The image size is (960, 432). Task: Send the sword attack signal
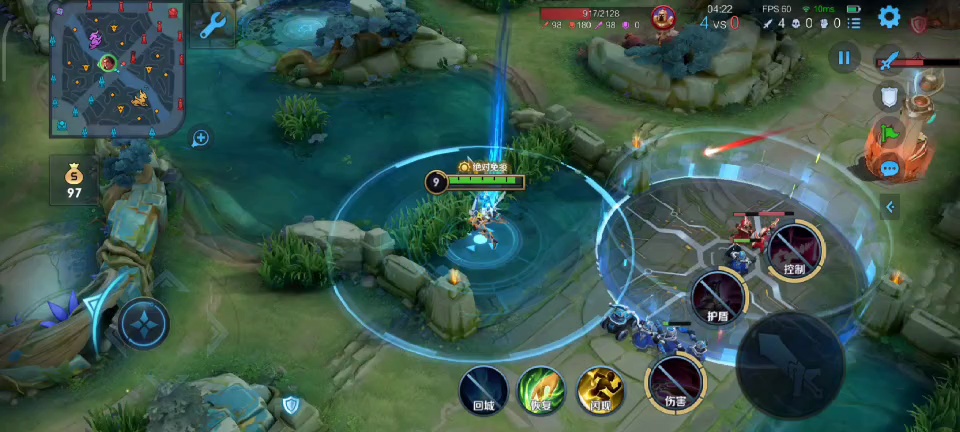point(889,60)
